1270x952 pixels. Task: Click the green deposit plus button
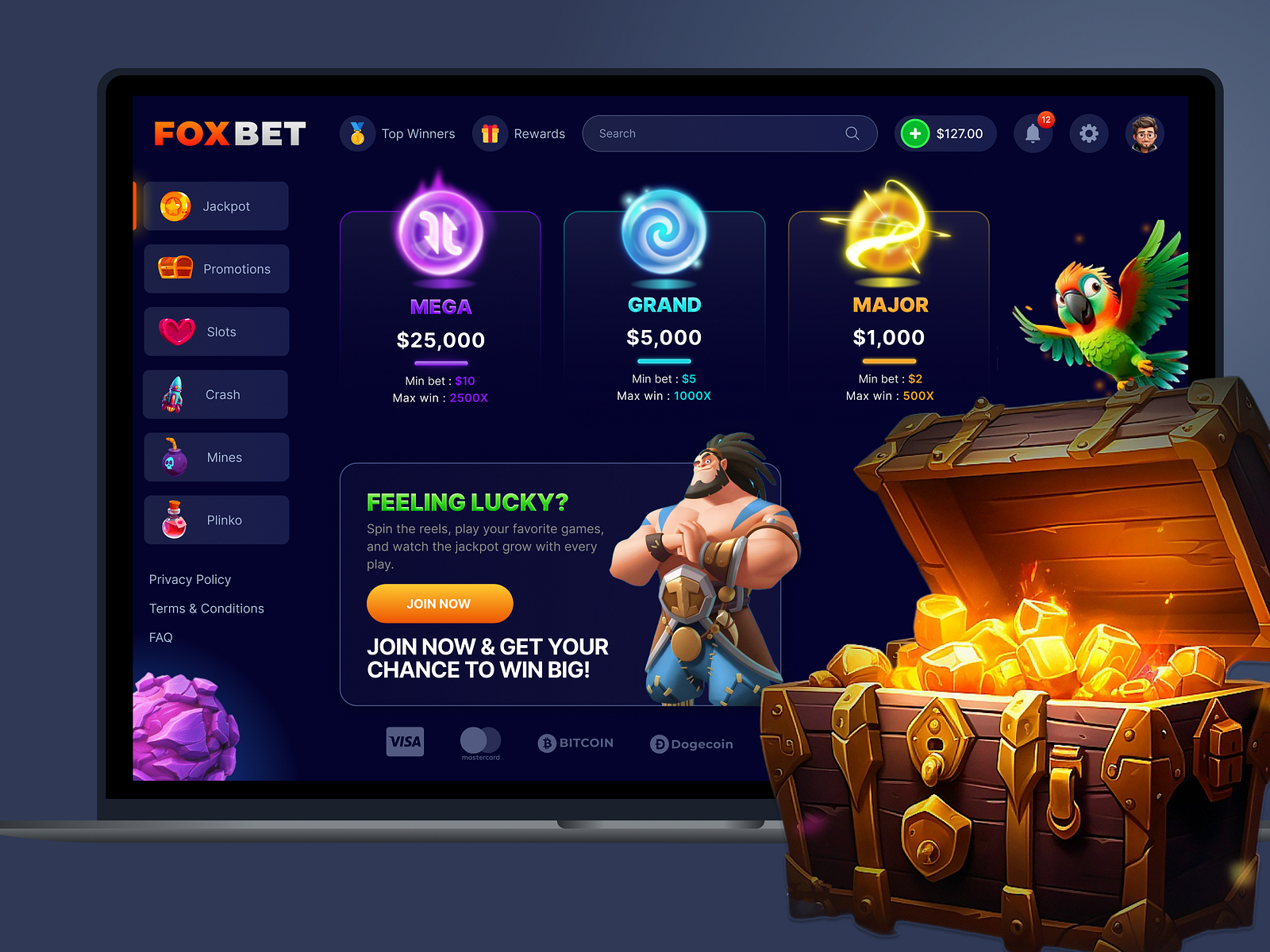(915, 133)
